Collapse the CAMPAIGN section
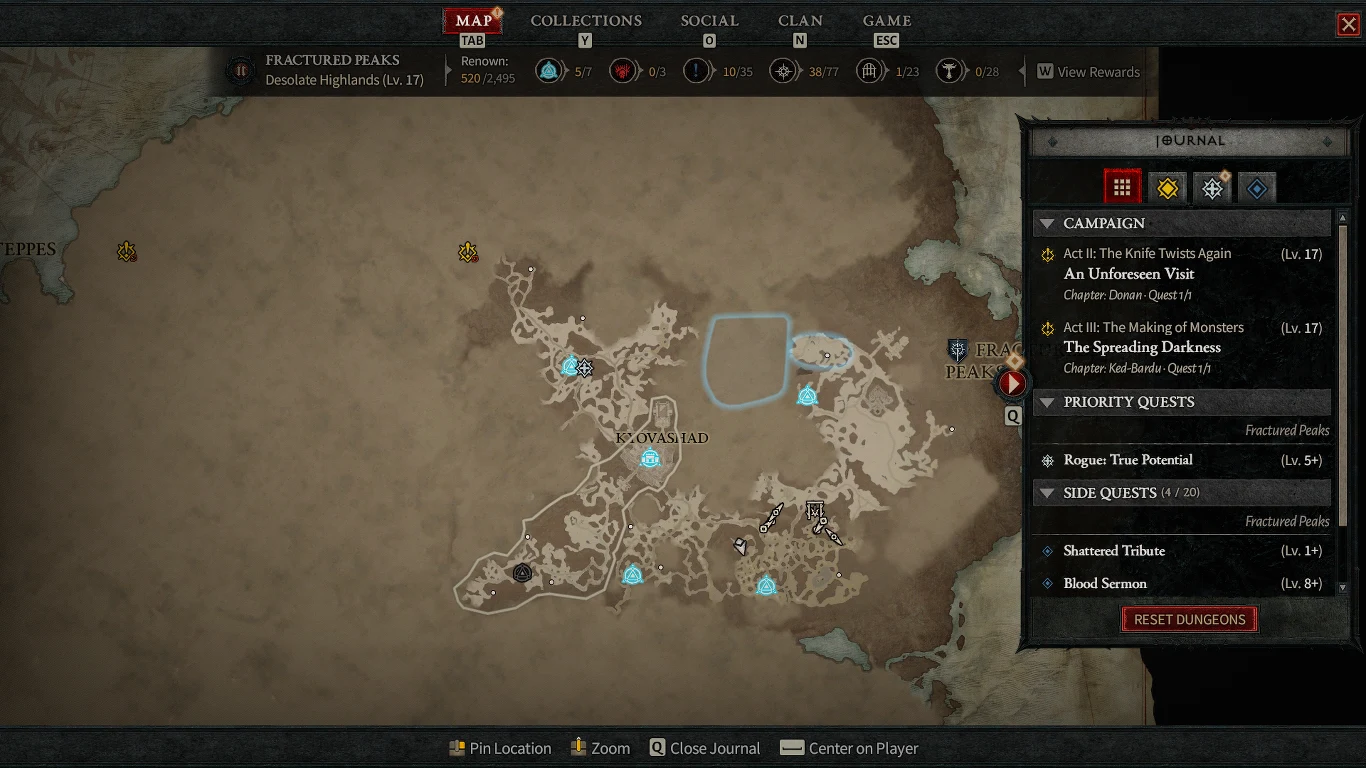Viewport: 1366px width, 768px height. pyautogui.click(x=1047, y=223)
